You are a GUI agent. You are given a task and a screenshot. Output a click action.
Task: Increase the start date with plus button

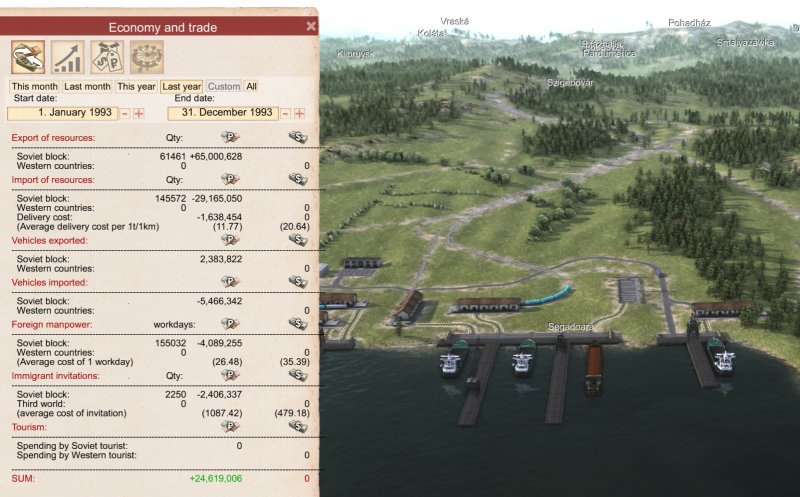(139, 114)
